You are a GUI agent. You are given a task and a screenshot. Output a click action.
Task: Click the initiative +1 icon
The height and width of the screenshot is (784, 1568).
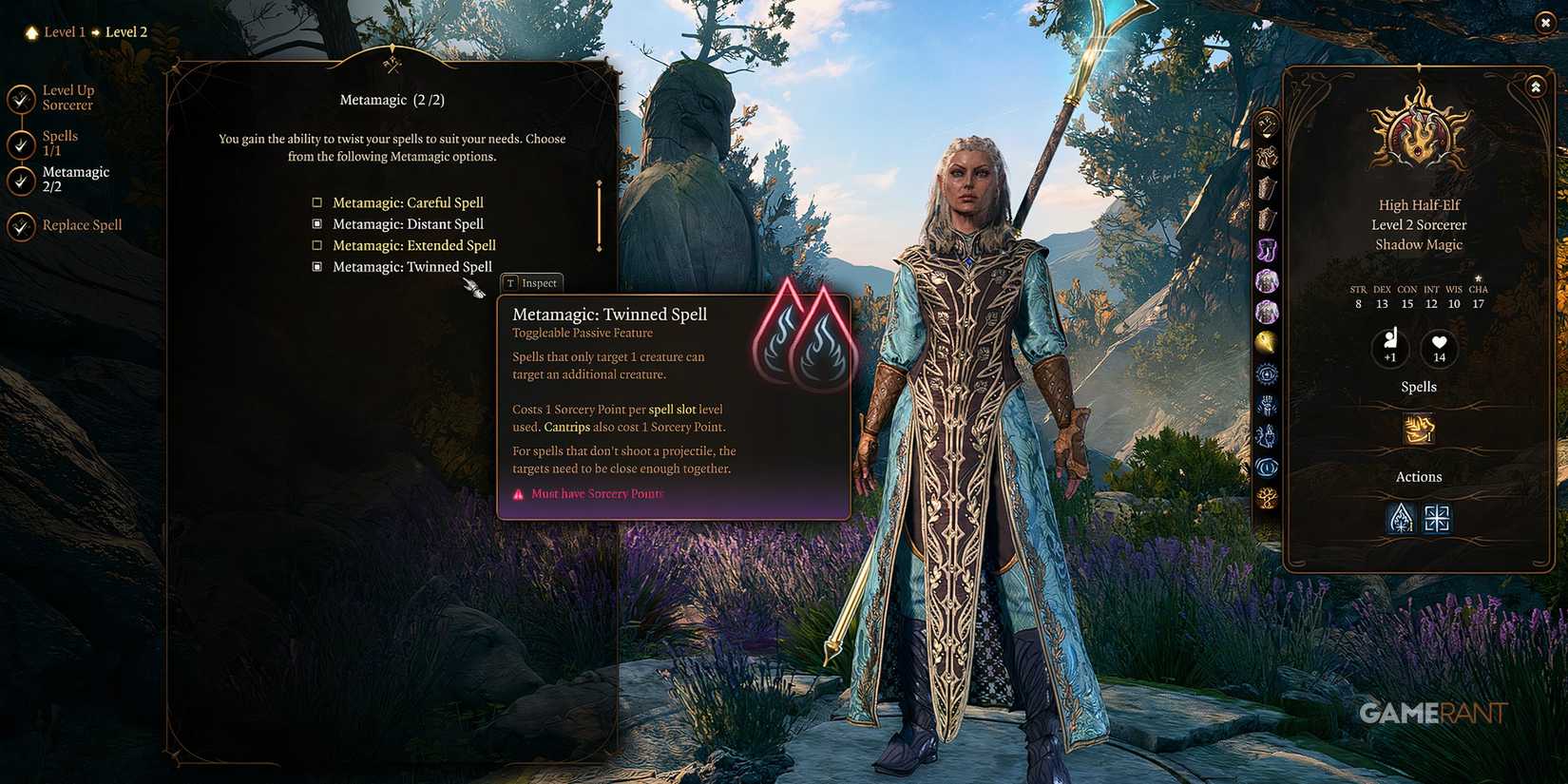tap(1390, 349)
